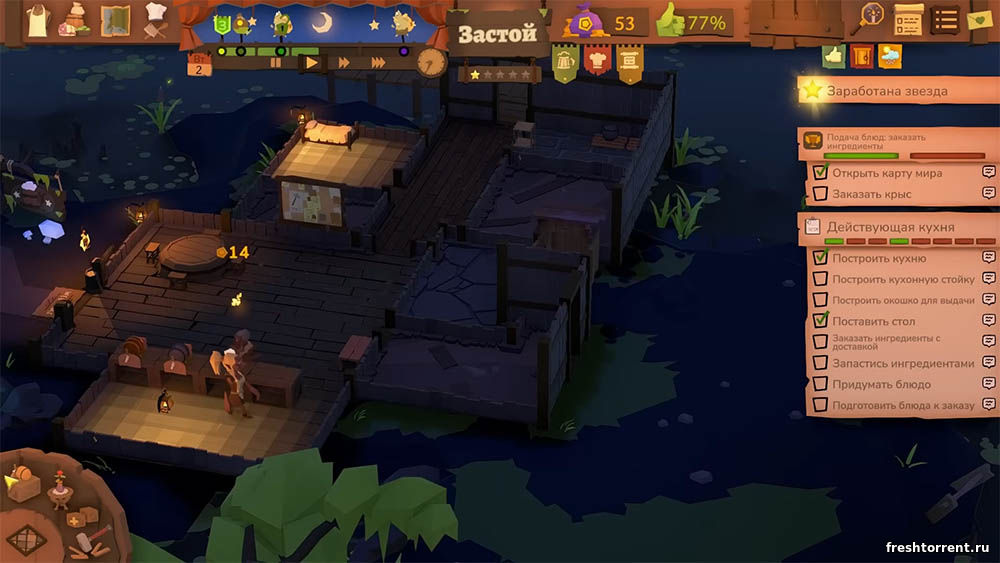Open the main list menu
The width and height of the screenshot is (1000, 563).
[945, 18]
